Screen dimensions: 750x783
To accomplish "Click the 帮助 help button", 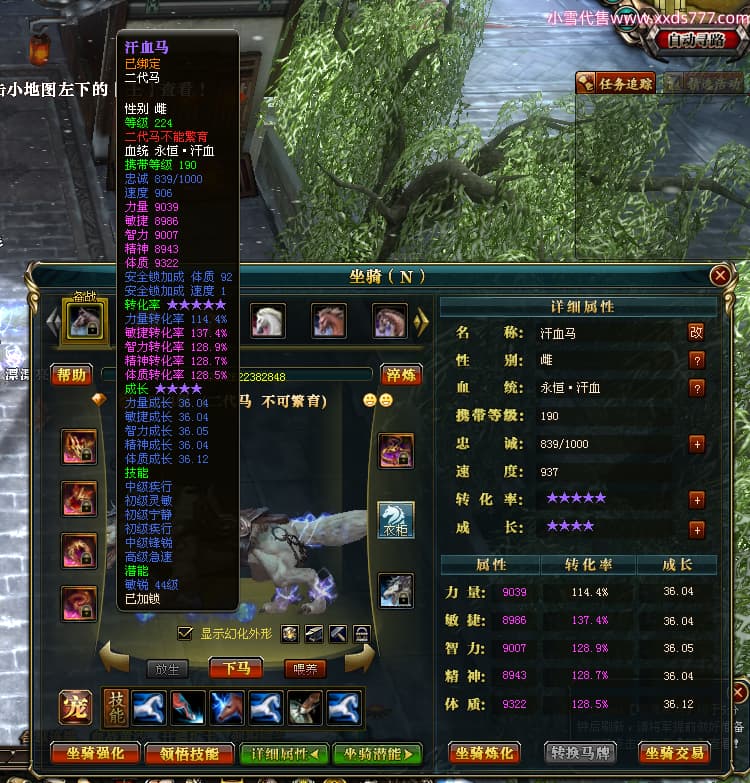I will (71, 375).
